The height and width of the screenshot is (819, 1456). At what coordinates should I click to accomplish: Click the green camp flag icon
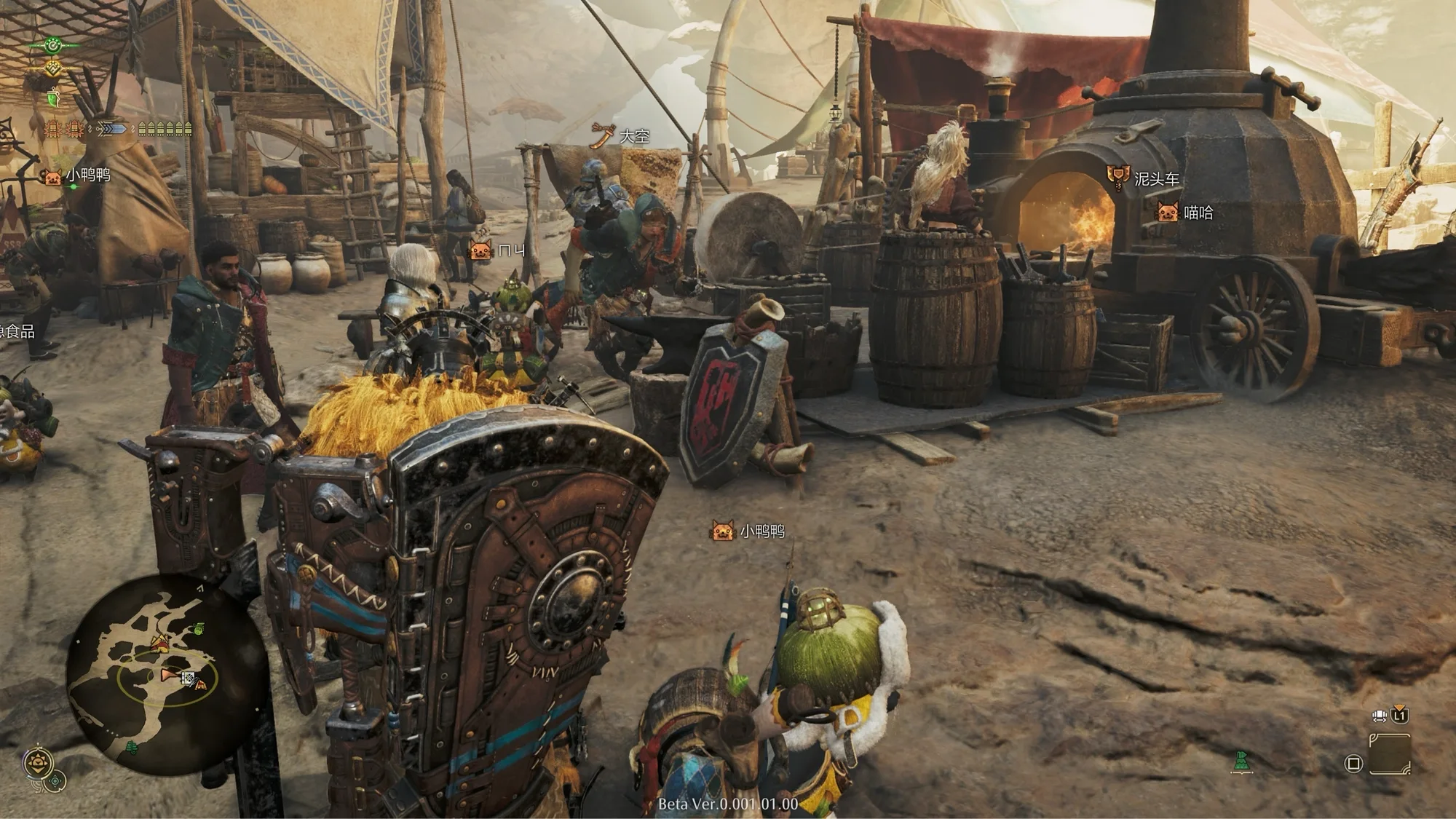[x=1241, y=761]
